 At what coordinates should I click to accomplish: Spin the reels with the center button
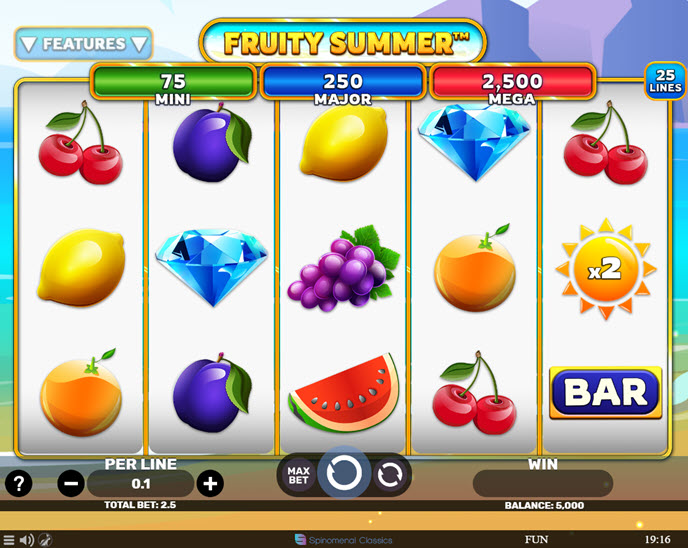point(345,475)
